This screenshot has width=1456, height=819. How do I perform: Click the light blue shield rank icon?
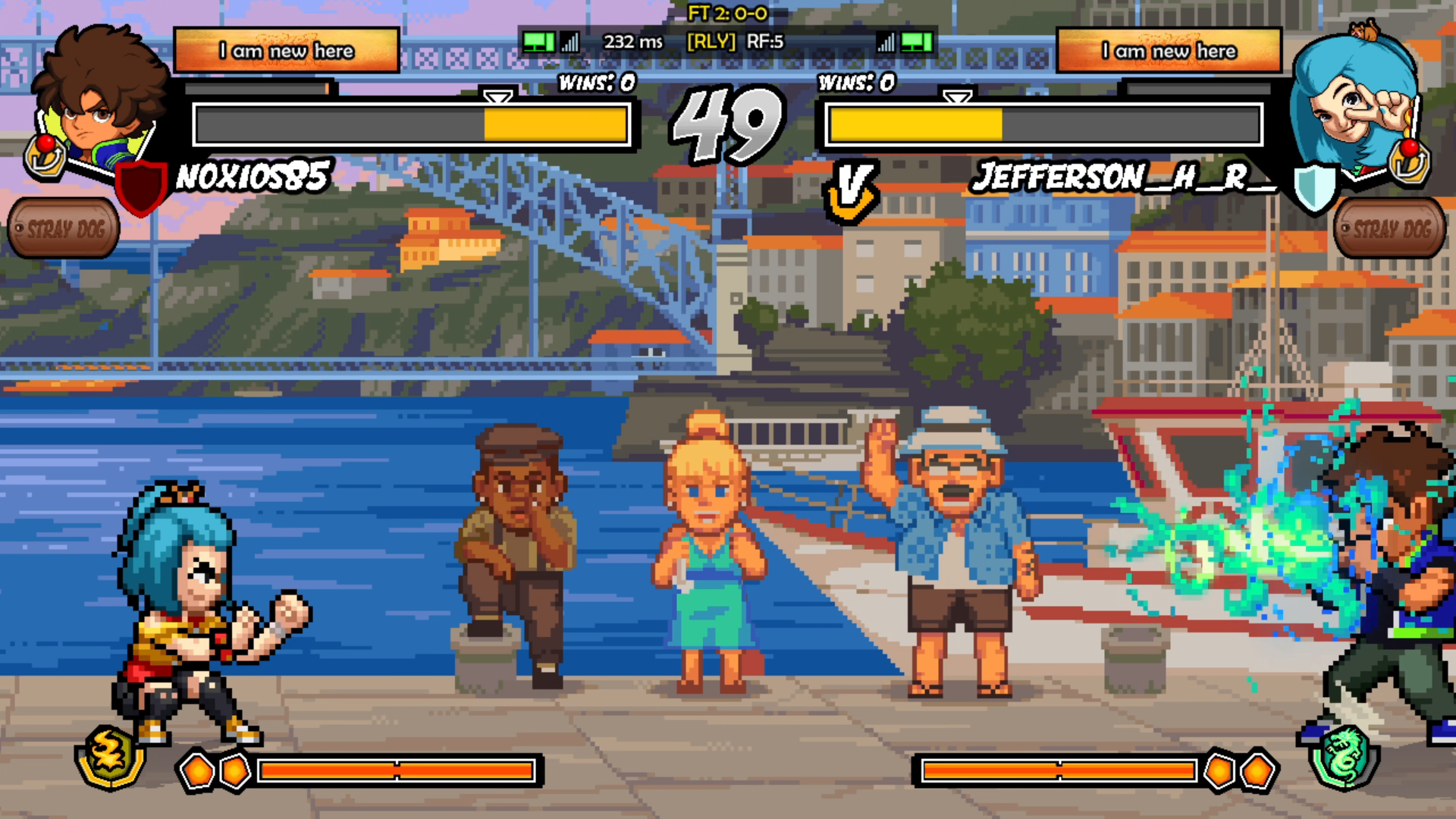click(x=1314, y=187)
